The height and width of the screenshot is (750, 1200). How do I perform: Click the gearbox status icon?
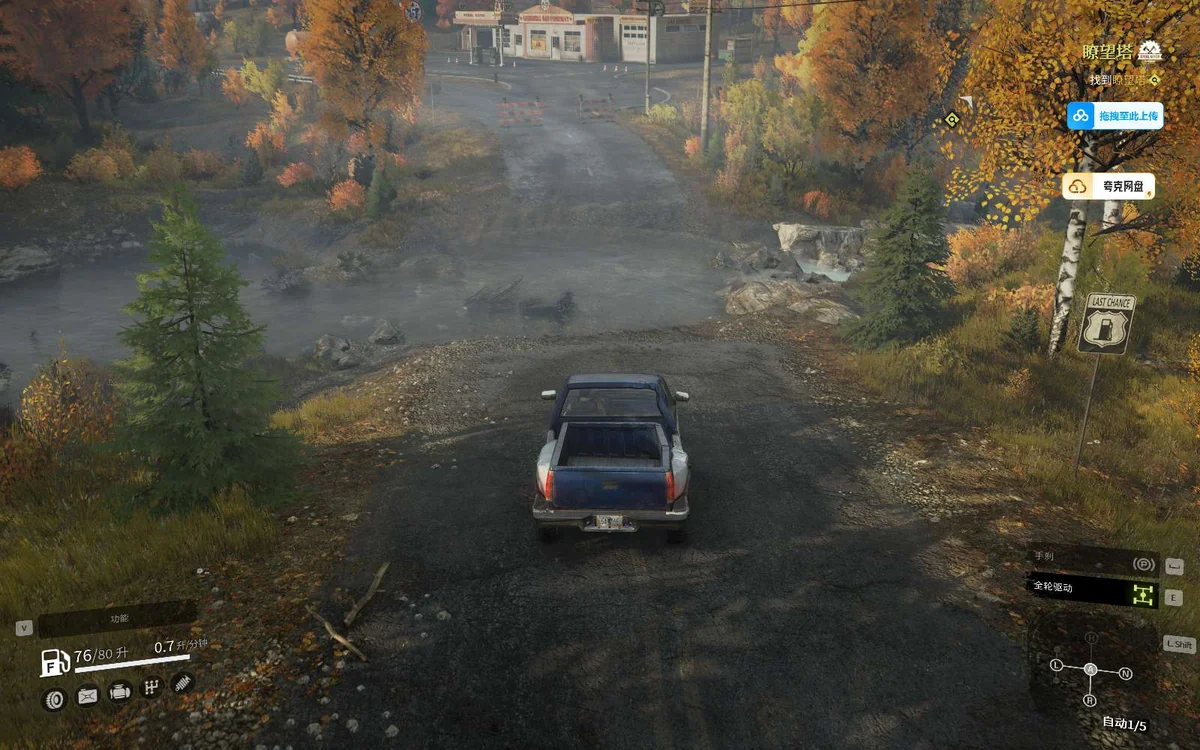[152, 687]
